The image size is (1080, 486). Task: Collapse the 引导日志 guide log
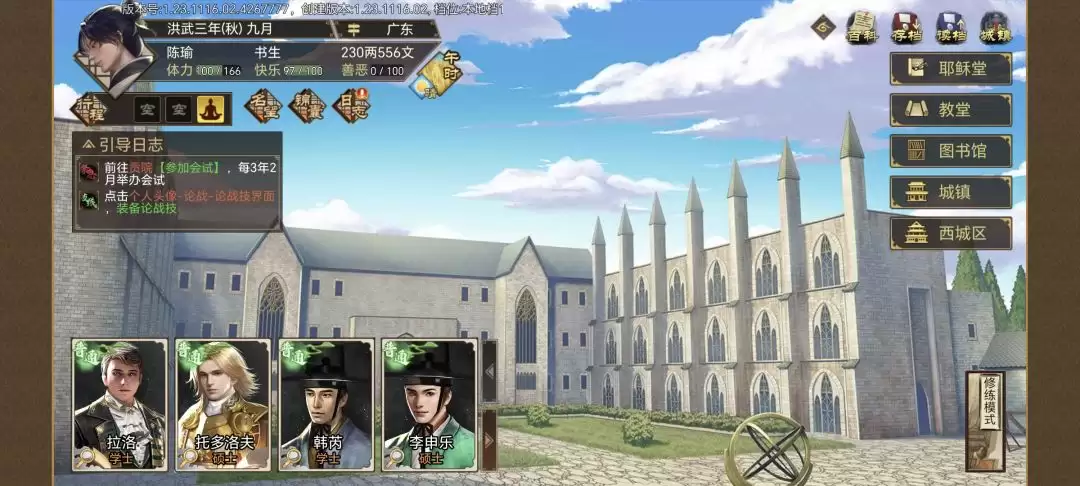coord(88,144)
